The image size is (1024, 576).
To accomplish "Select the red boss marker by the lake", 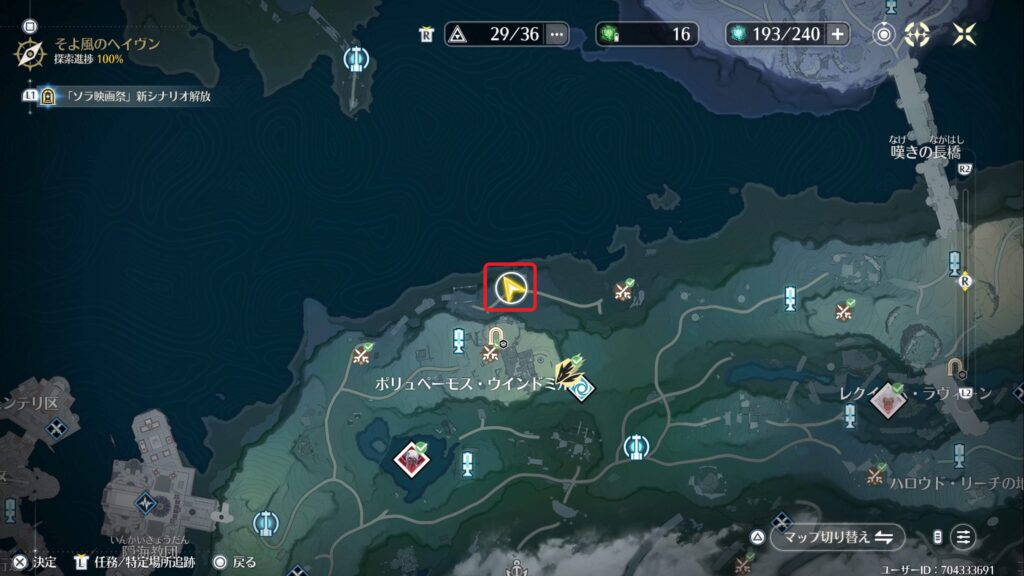I will pos(408,458).
